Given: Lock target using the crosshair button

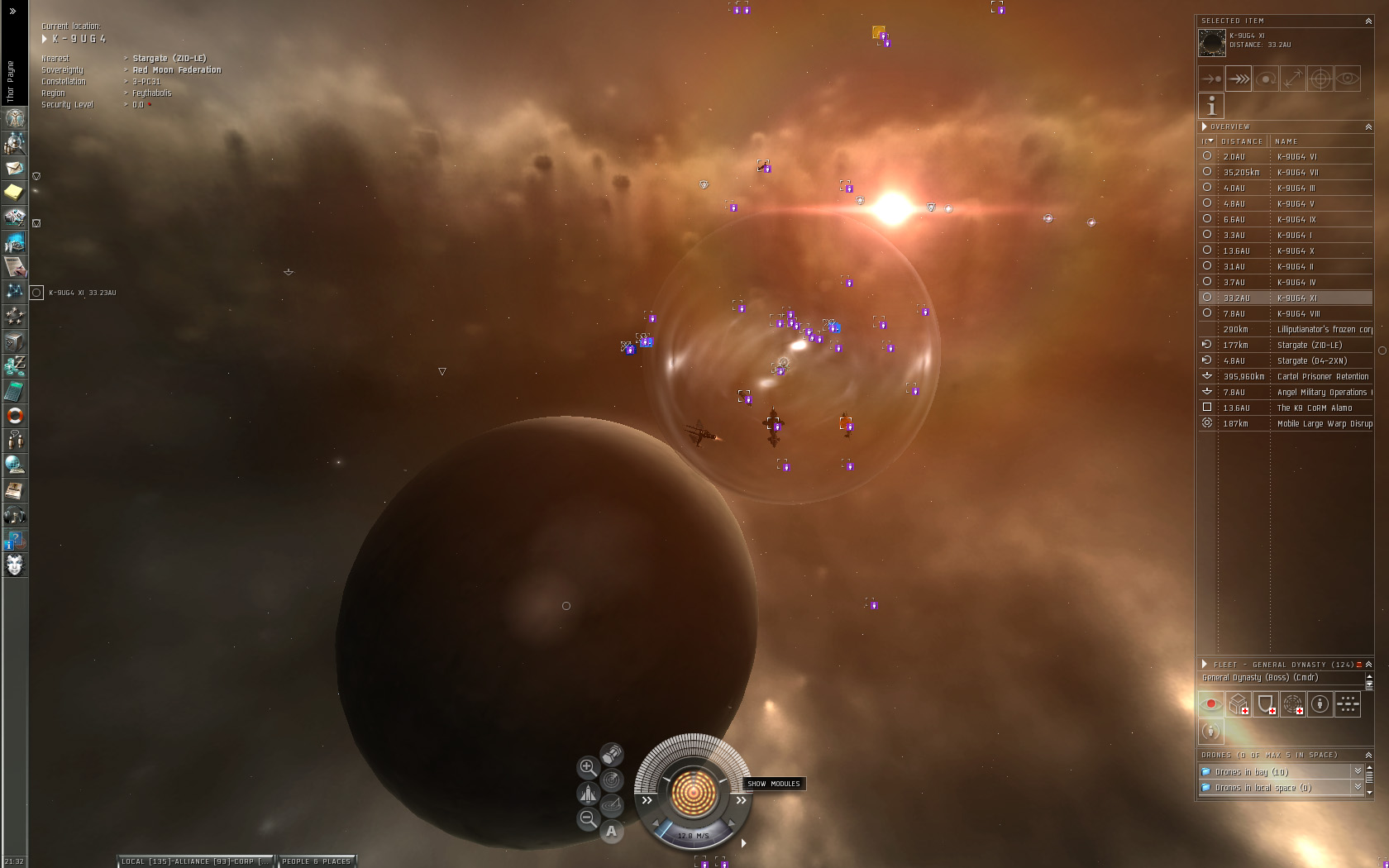Looking at the screenshot, I should [x=1320, y=79].
